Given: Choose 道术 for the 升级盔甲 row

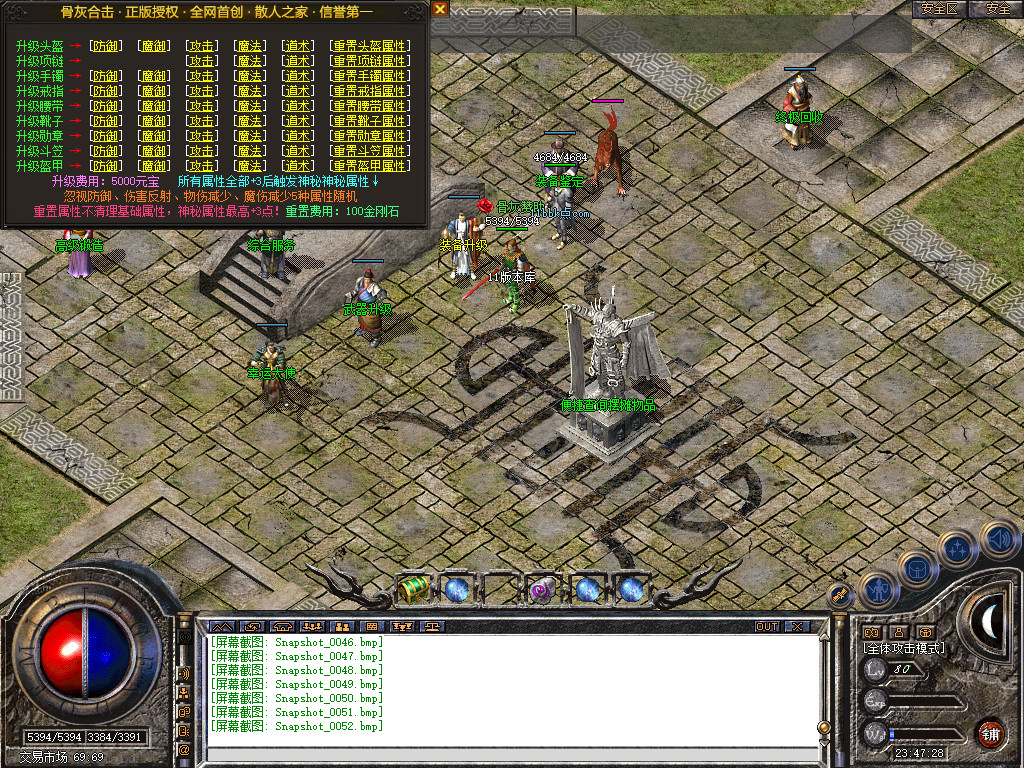Looking at the screenshot, I should click(297, 166).
